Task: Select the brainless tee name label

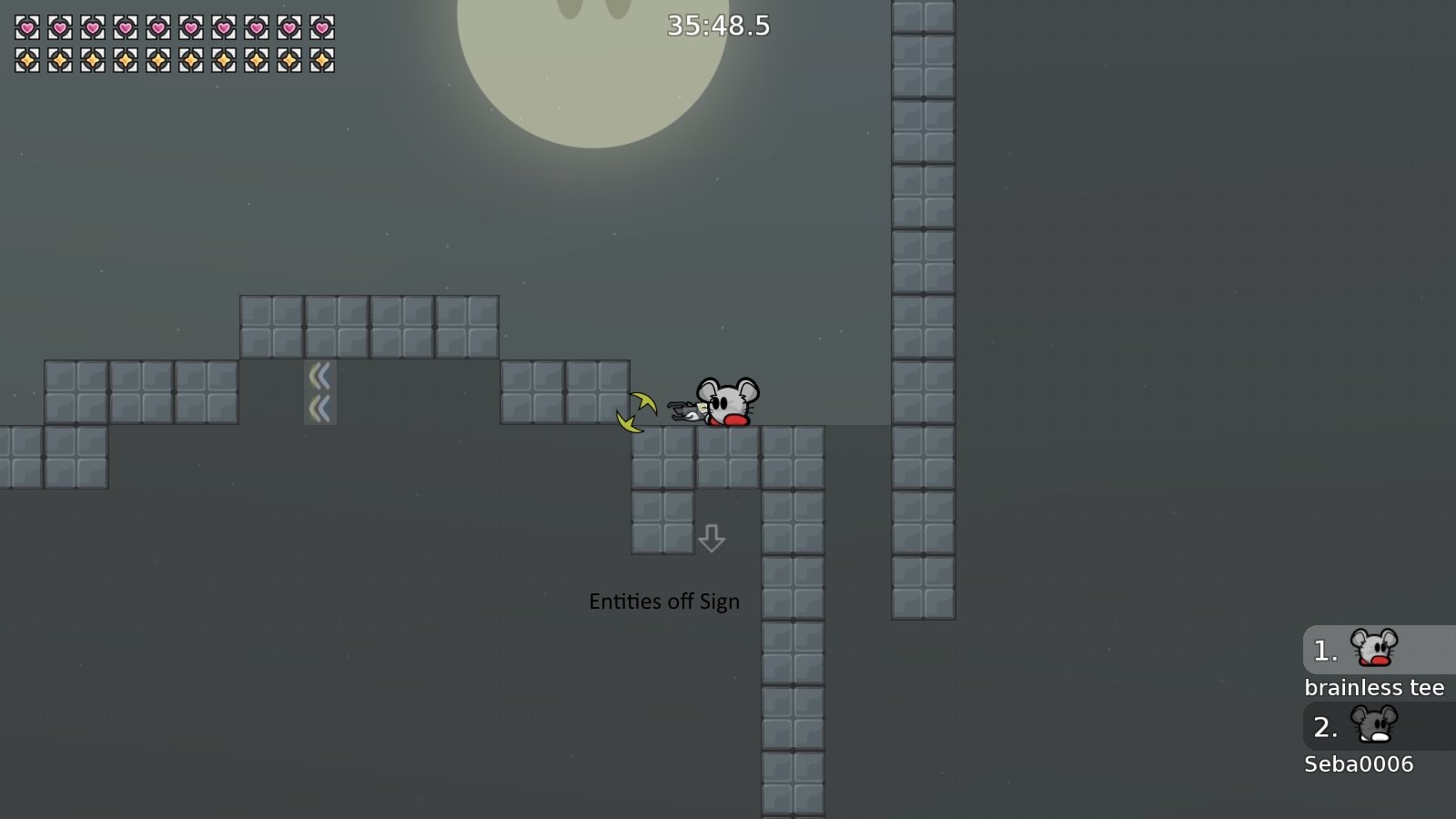Action: click(1375, 687)
